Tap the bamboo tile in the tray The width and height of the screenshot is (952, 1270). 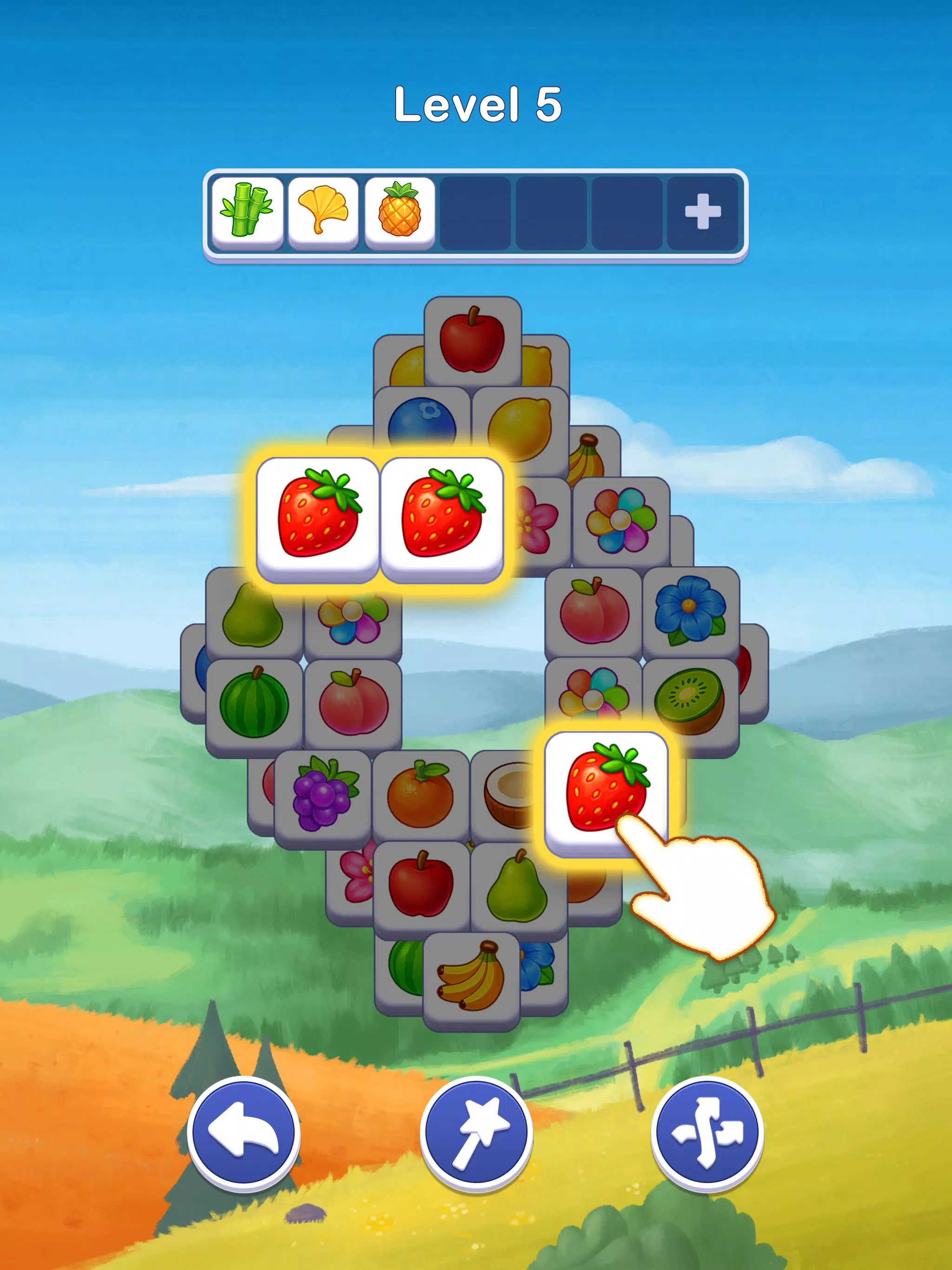(x=247, y=212)
